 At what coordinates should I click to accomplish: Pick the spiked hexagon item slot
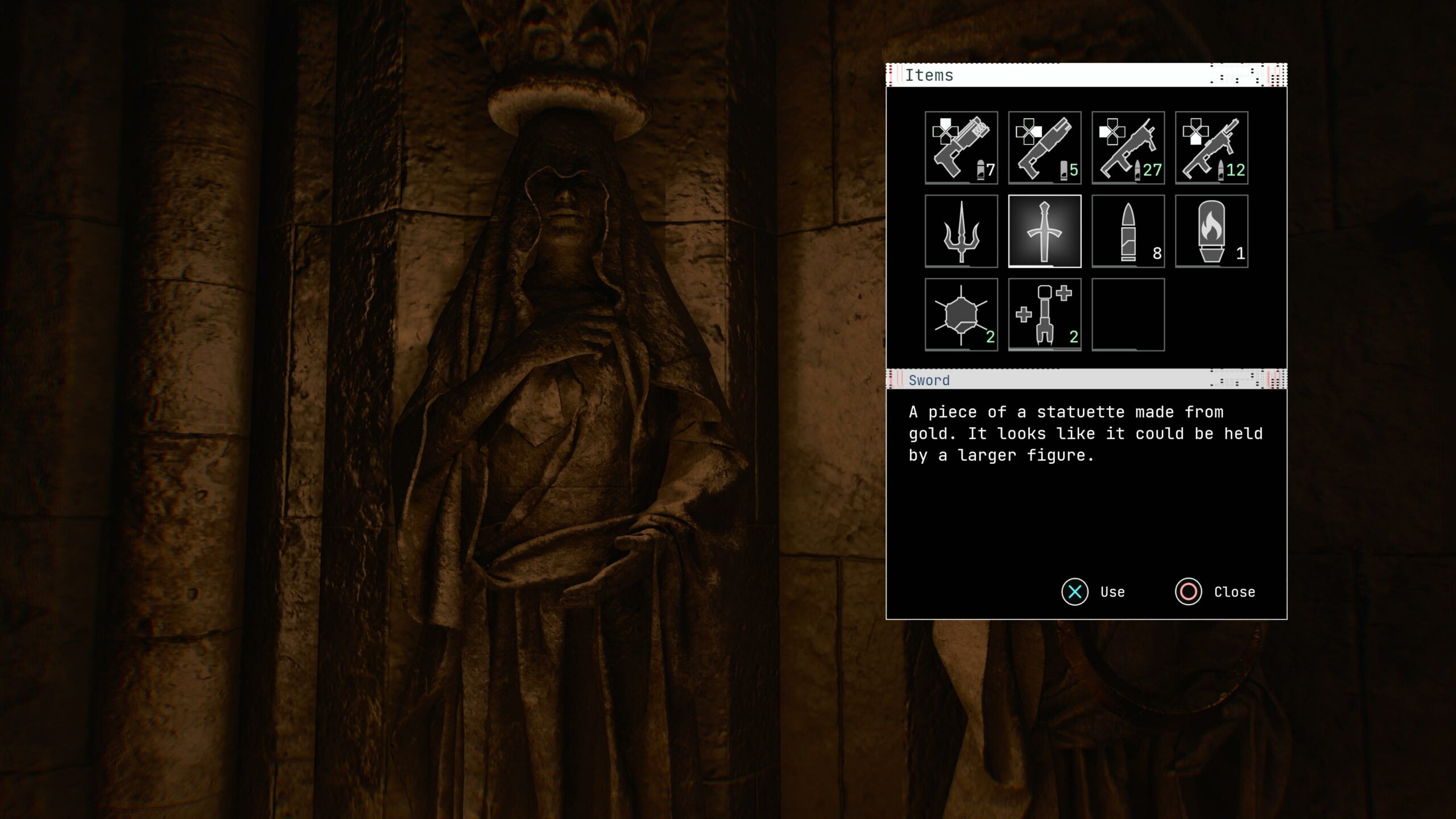pos(961,315)
